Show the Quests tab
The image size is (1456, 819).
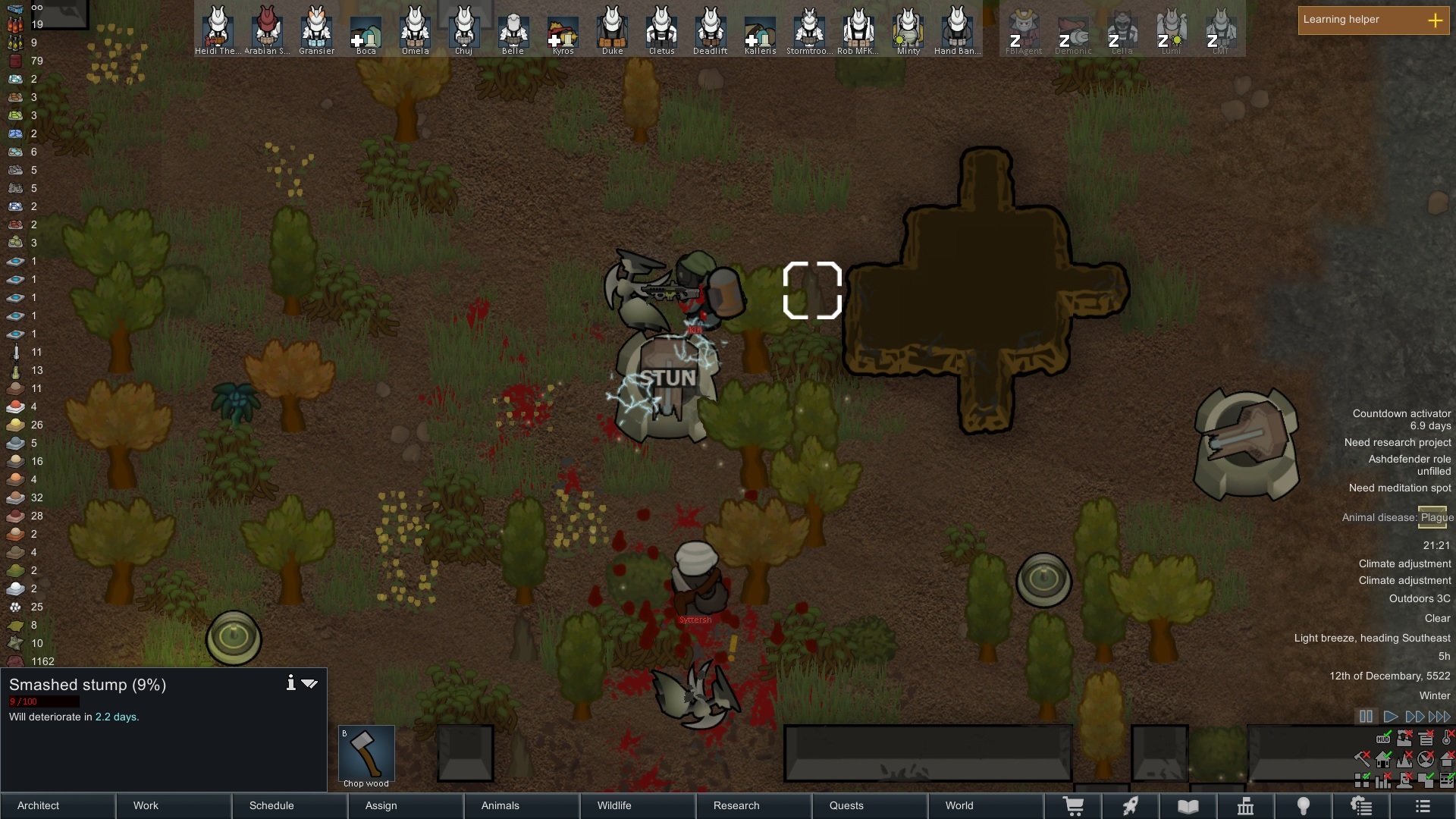(846, 805)
